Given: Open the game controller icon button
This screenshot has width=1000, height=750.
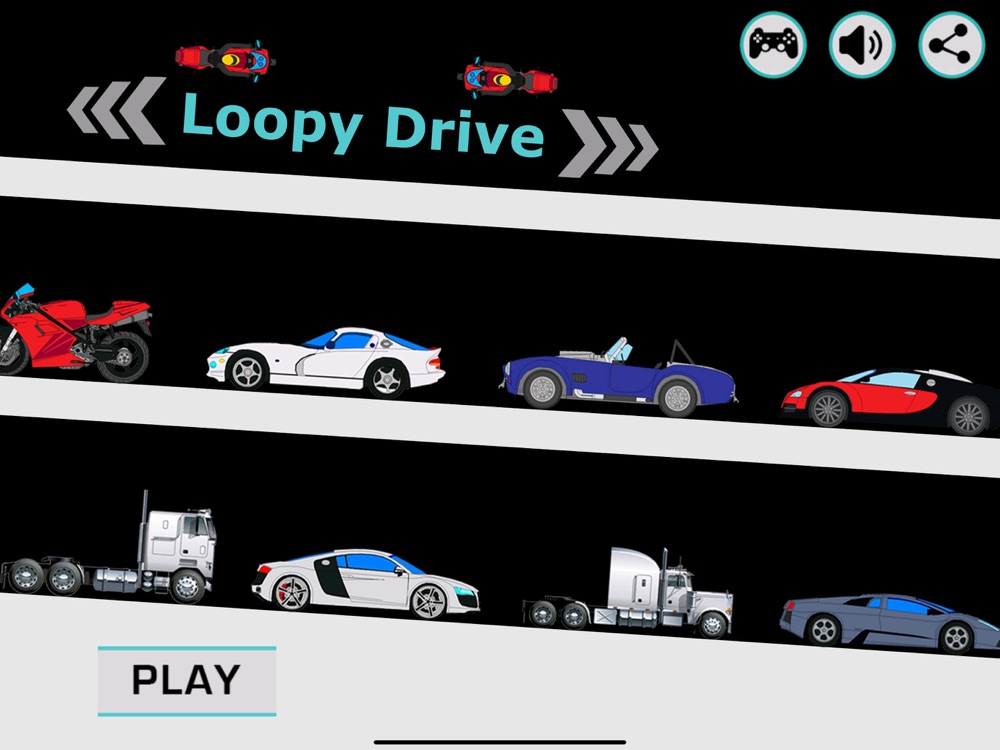Looking at the screenshot, I should coord(773,45).
